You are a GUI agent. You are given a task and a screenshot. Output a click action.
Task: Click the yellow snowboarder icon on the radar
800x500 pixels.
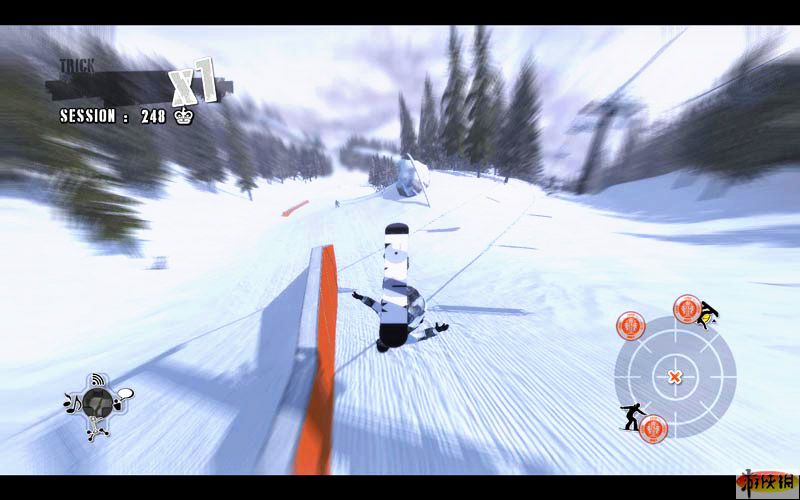pos(710,315)
